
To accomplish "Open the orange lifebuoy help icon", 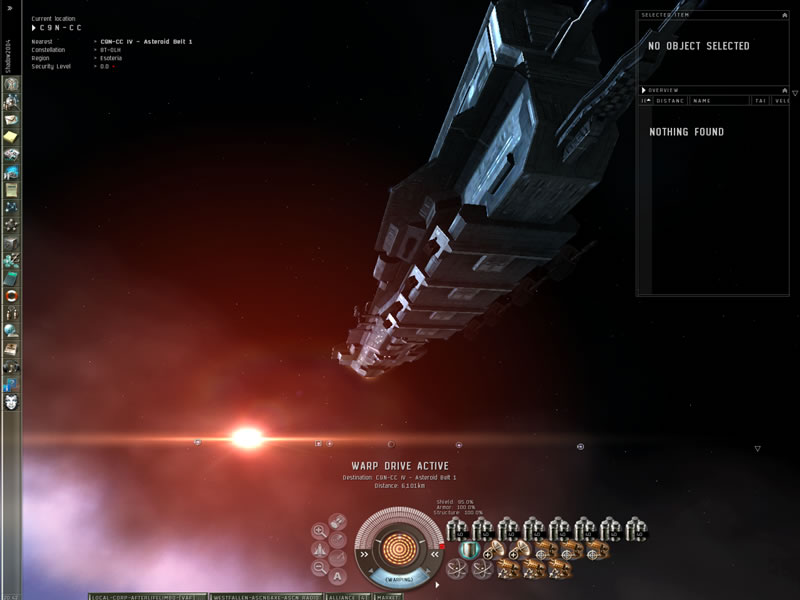I will 11,296.
